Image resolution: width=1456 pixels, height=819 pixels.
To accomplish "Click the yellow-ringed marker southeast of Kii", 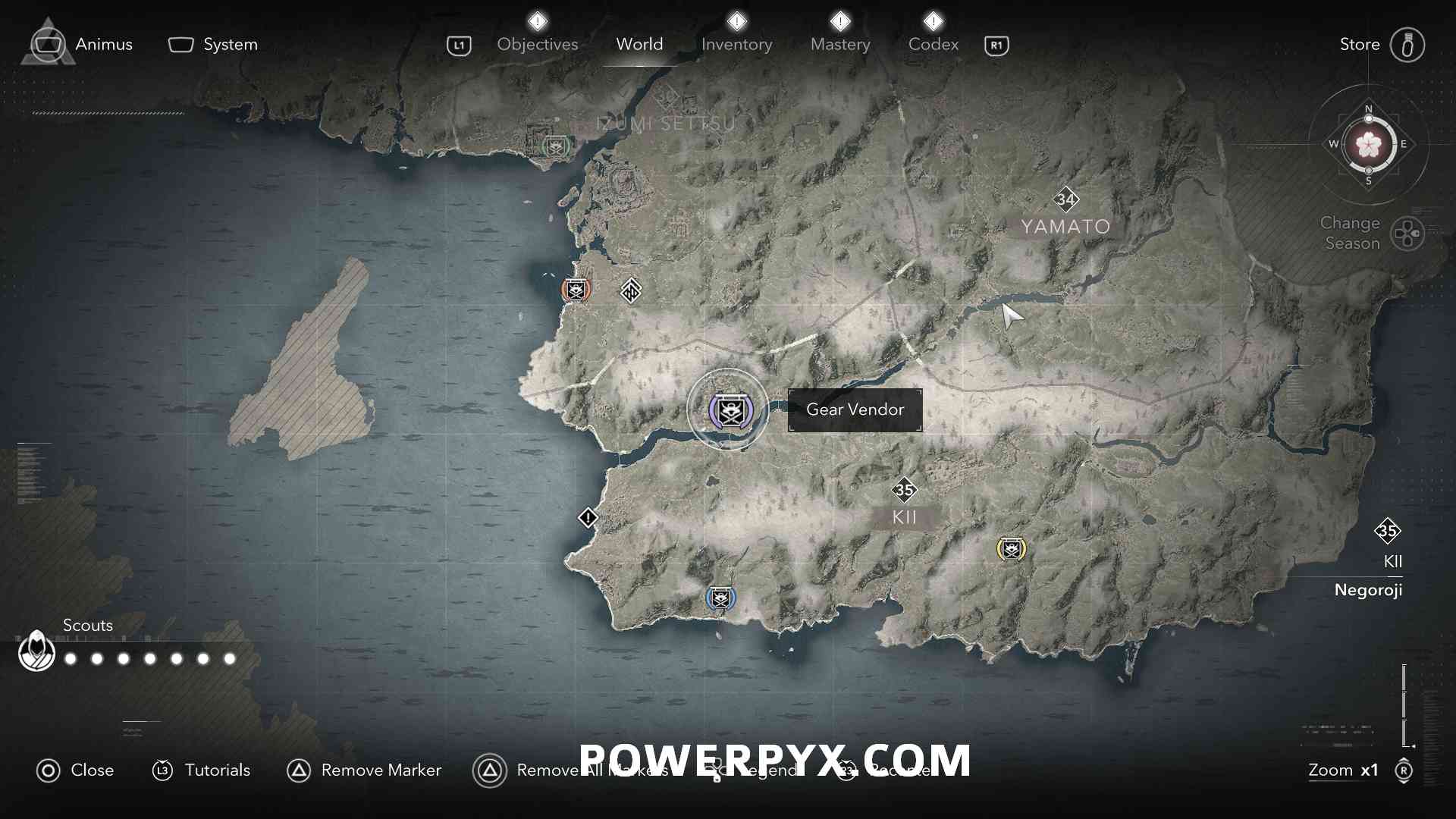I will pos(1011,548).
